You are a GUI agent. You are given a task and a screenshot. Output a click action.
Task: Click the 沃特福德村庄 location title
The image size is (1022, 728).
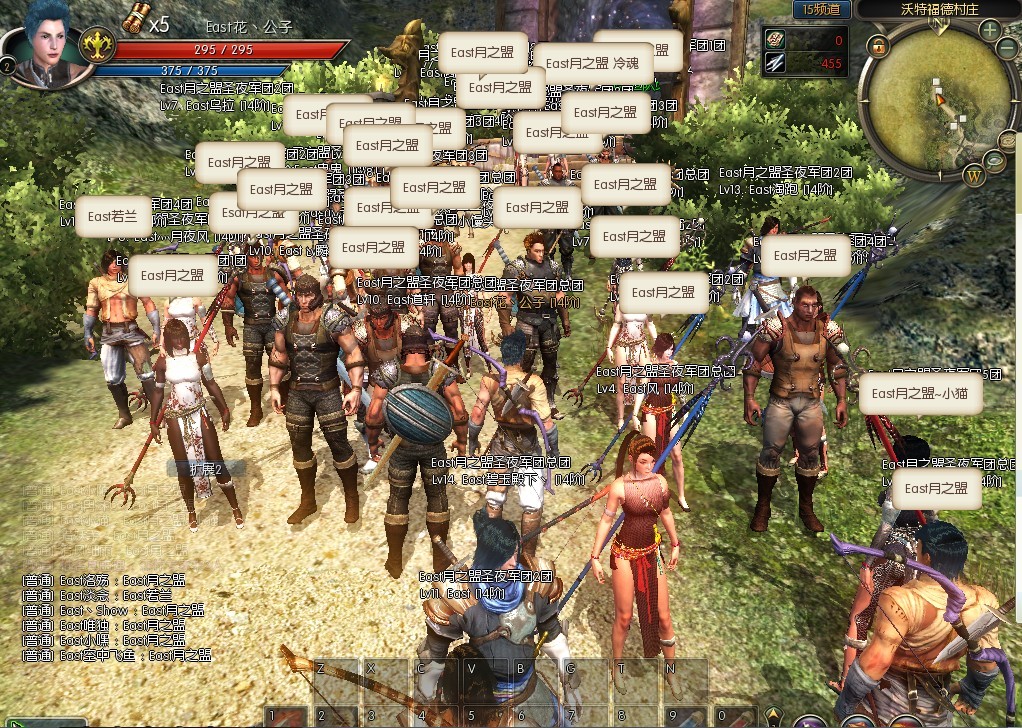(x=936, y=10)
